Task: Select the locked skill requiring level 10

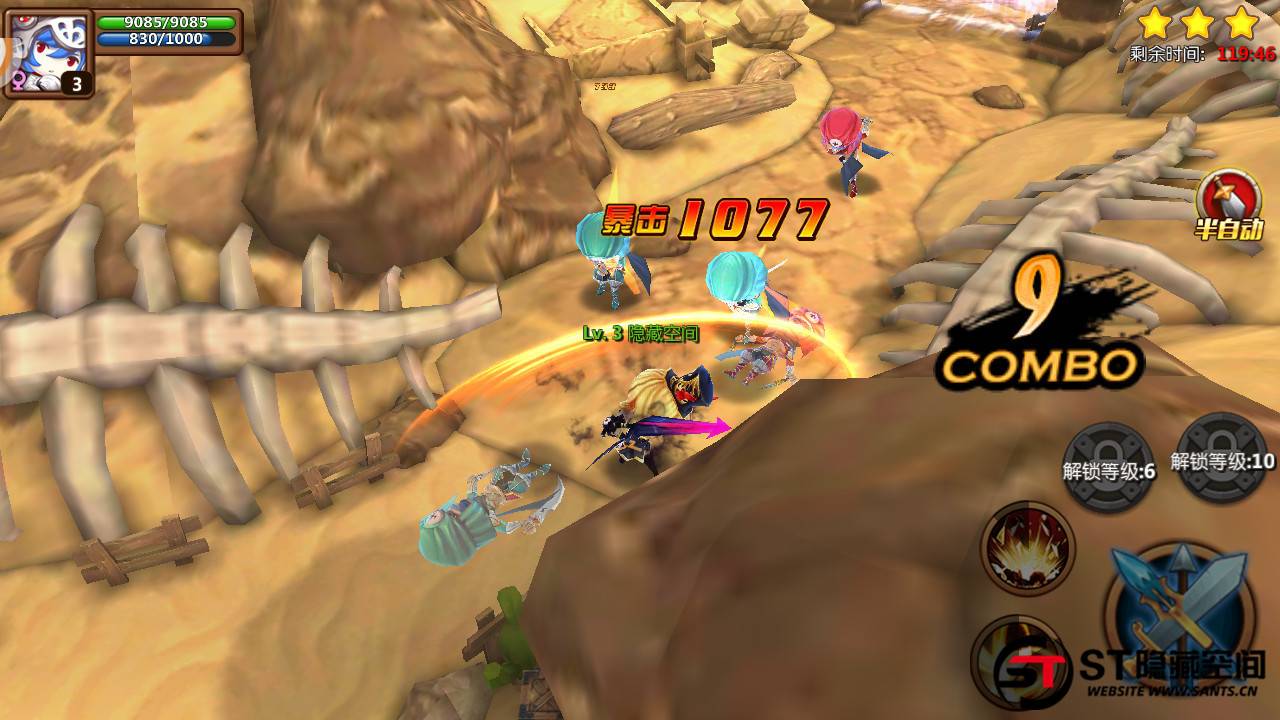Action: [1222, 458]
